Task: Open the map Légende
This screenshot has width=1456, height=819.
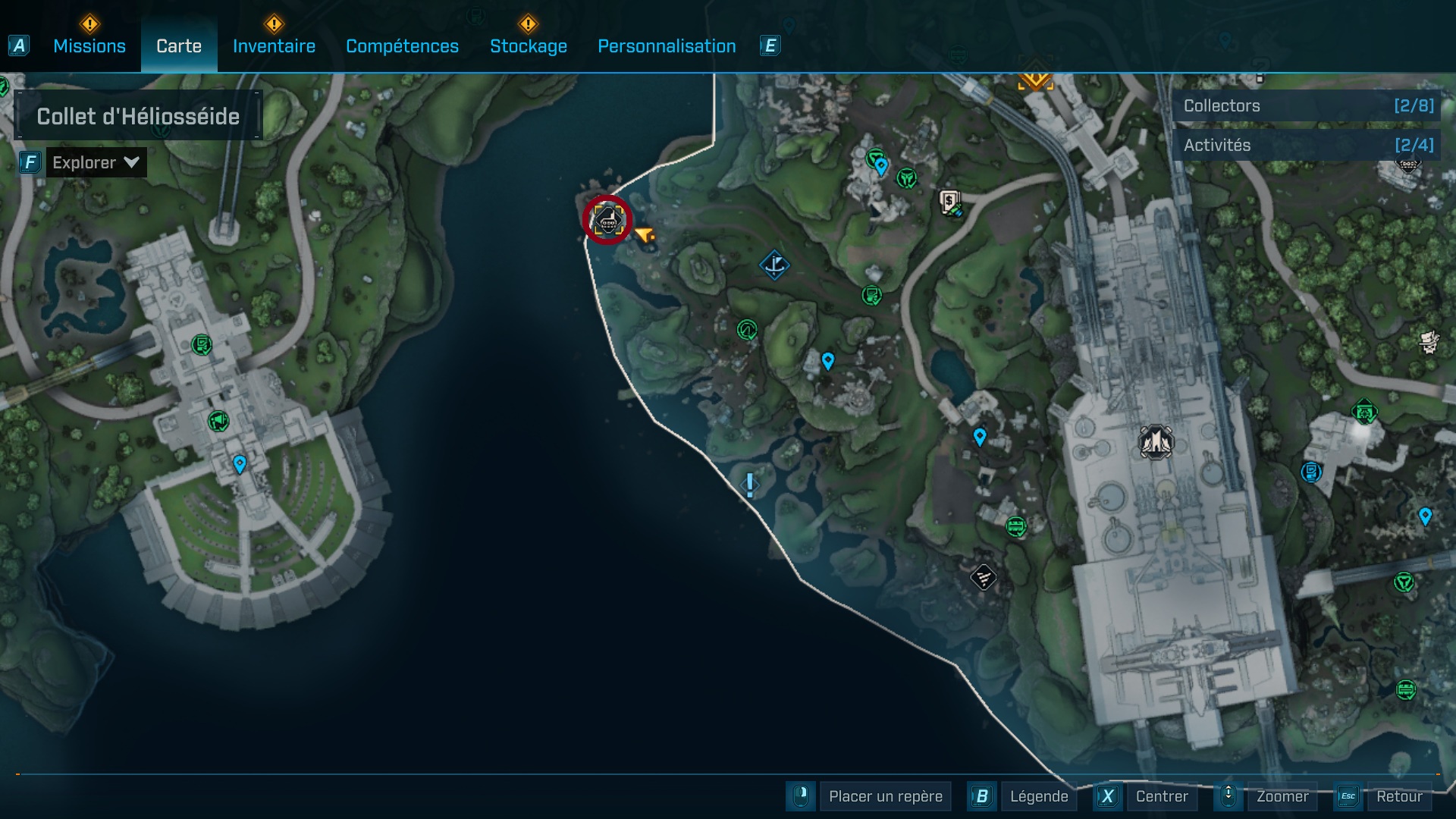Action: click(x=1038, y=796)
